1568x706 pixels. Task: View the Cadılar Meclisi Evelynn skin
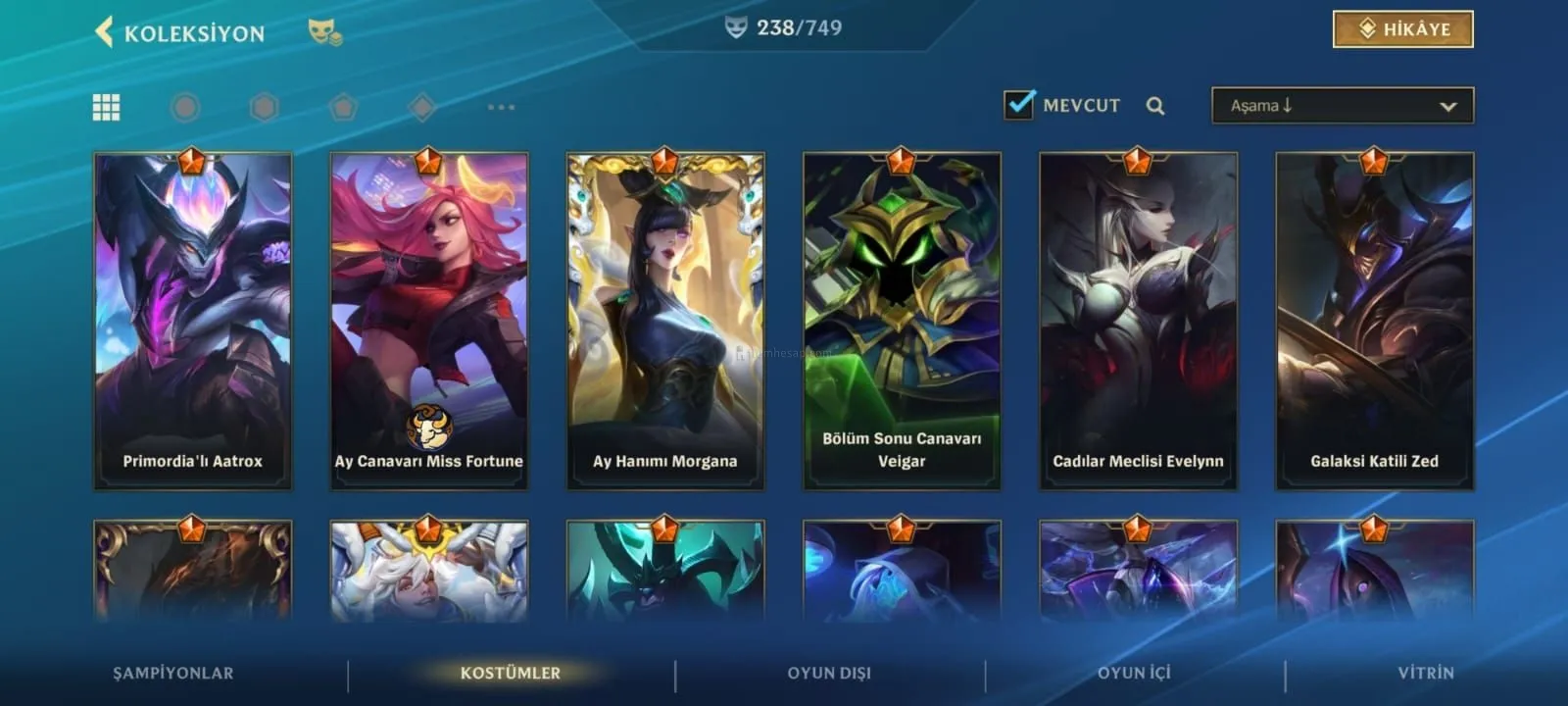1138,321
